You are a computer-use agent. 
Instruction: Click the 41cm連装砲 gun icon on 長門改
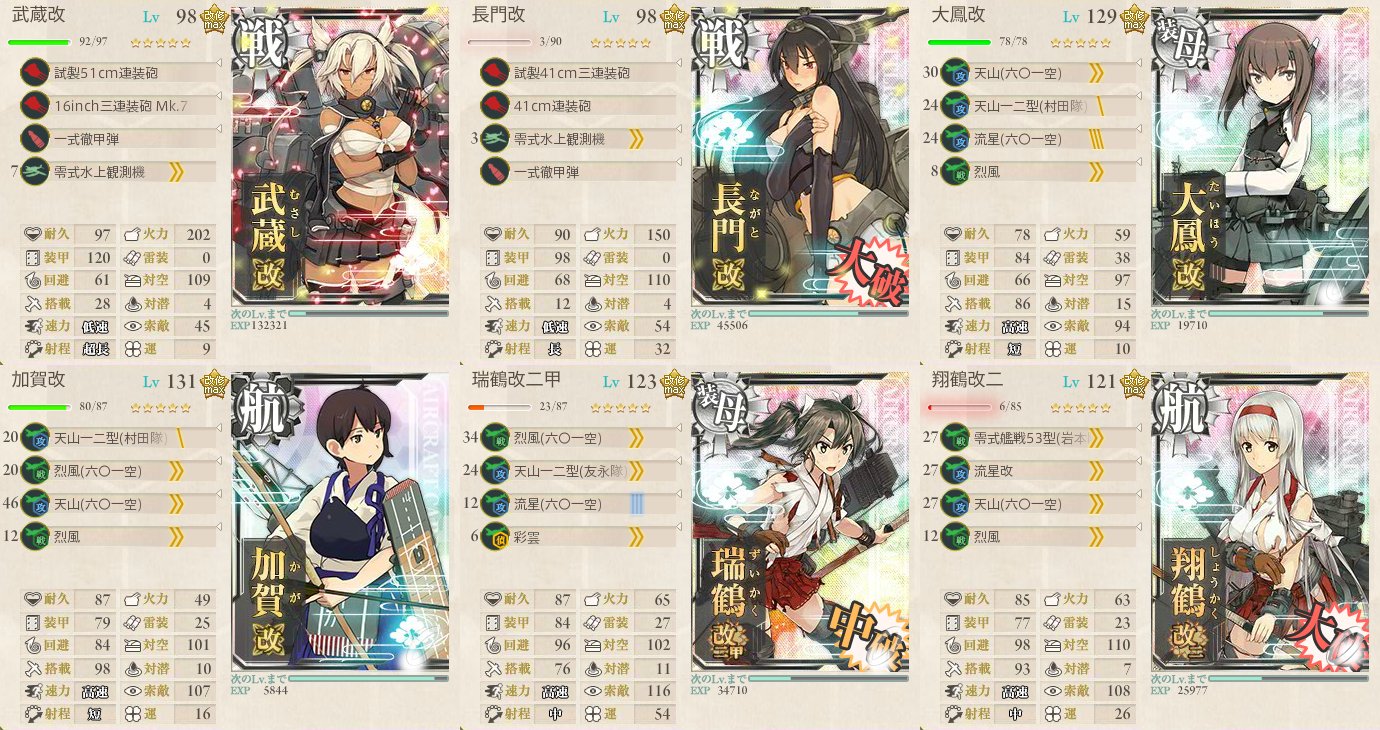(497, 102)
